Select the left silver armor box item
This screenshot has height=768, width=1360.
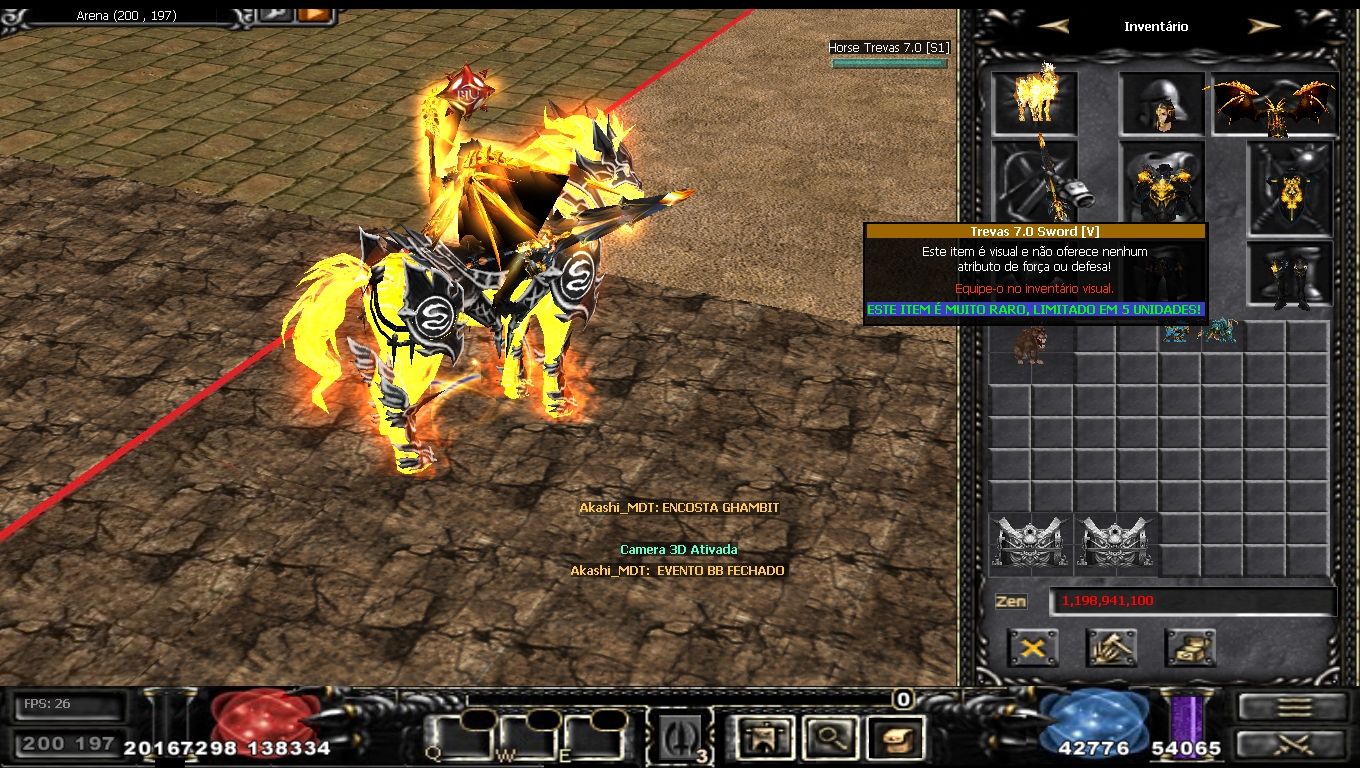(x=1031, y=543)
